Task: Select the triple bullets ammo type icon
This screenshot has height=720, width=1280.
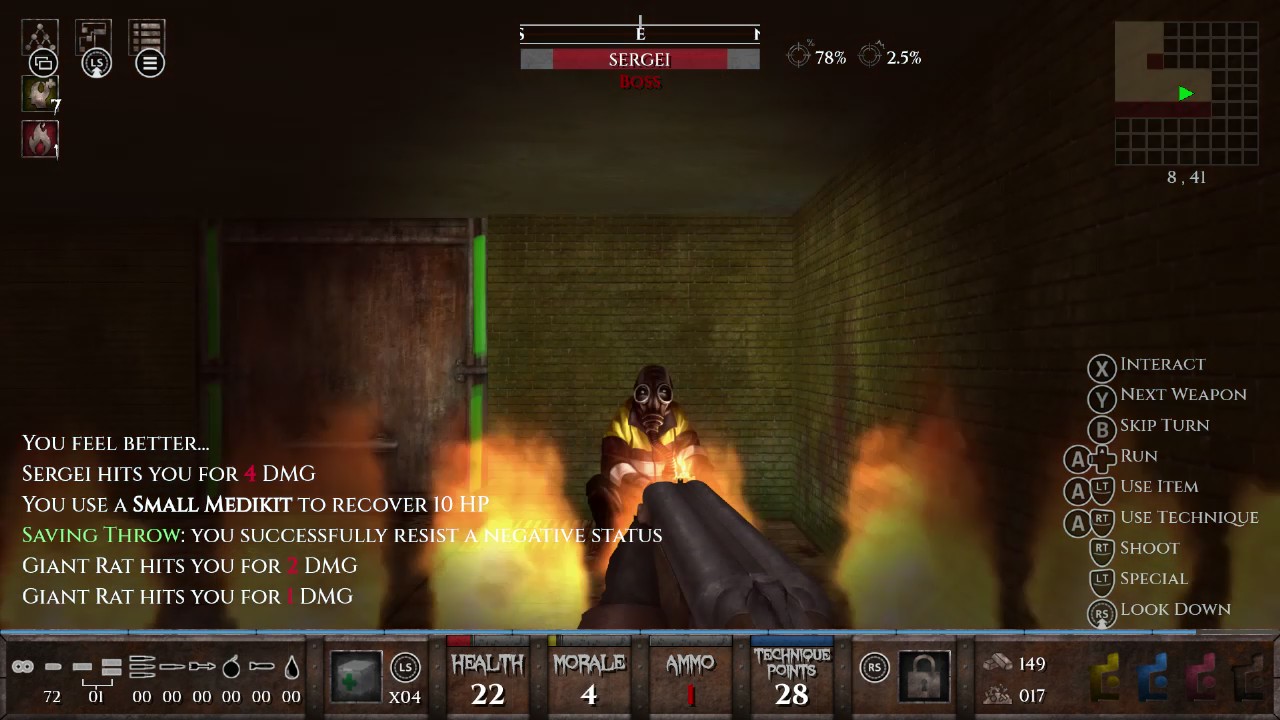Action: (x=142, y=666)
